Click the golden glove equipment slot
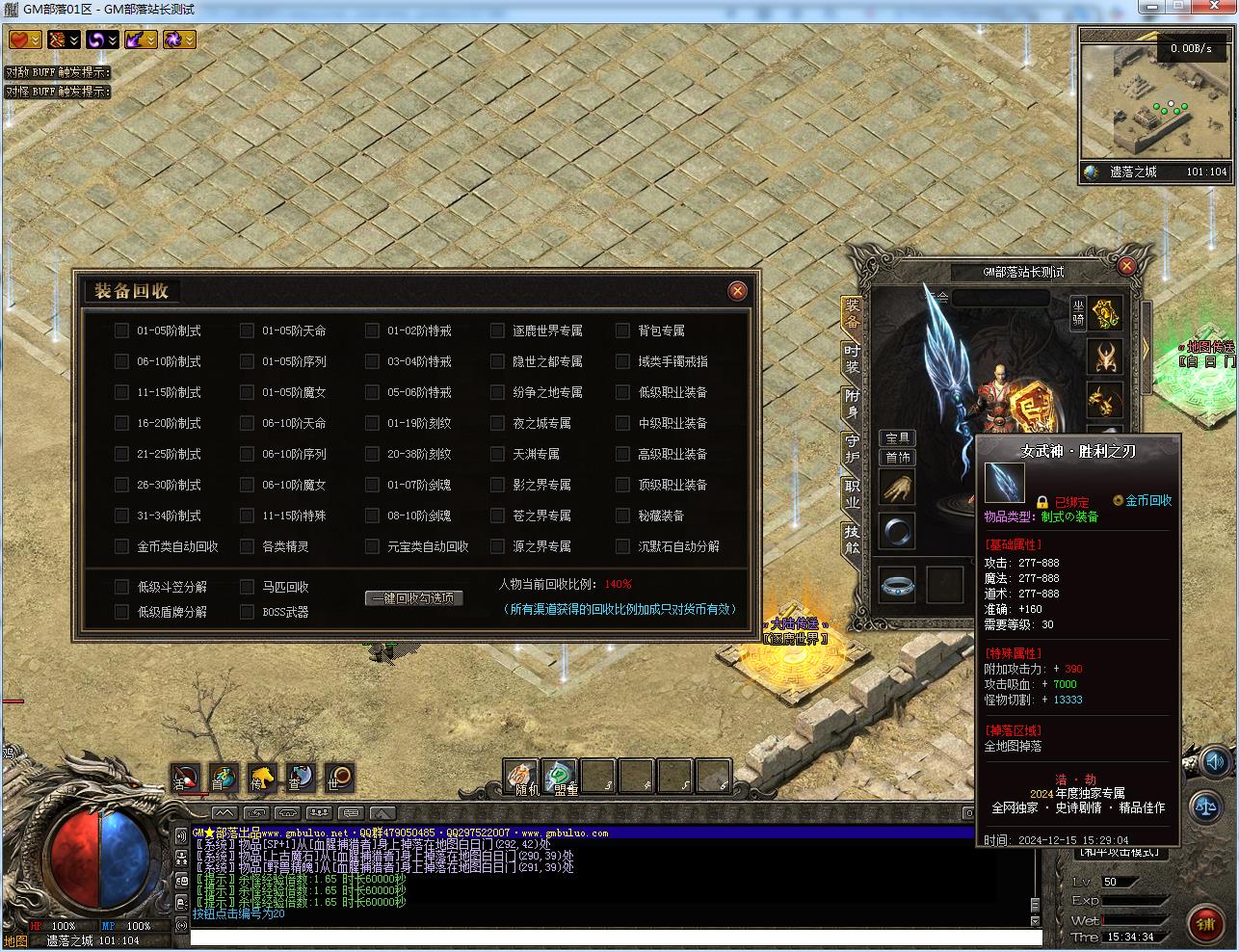The height and width of the screenshot is (952, 1239). 897,489
